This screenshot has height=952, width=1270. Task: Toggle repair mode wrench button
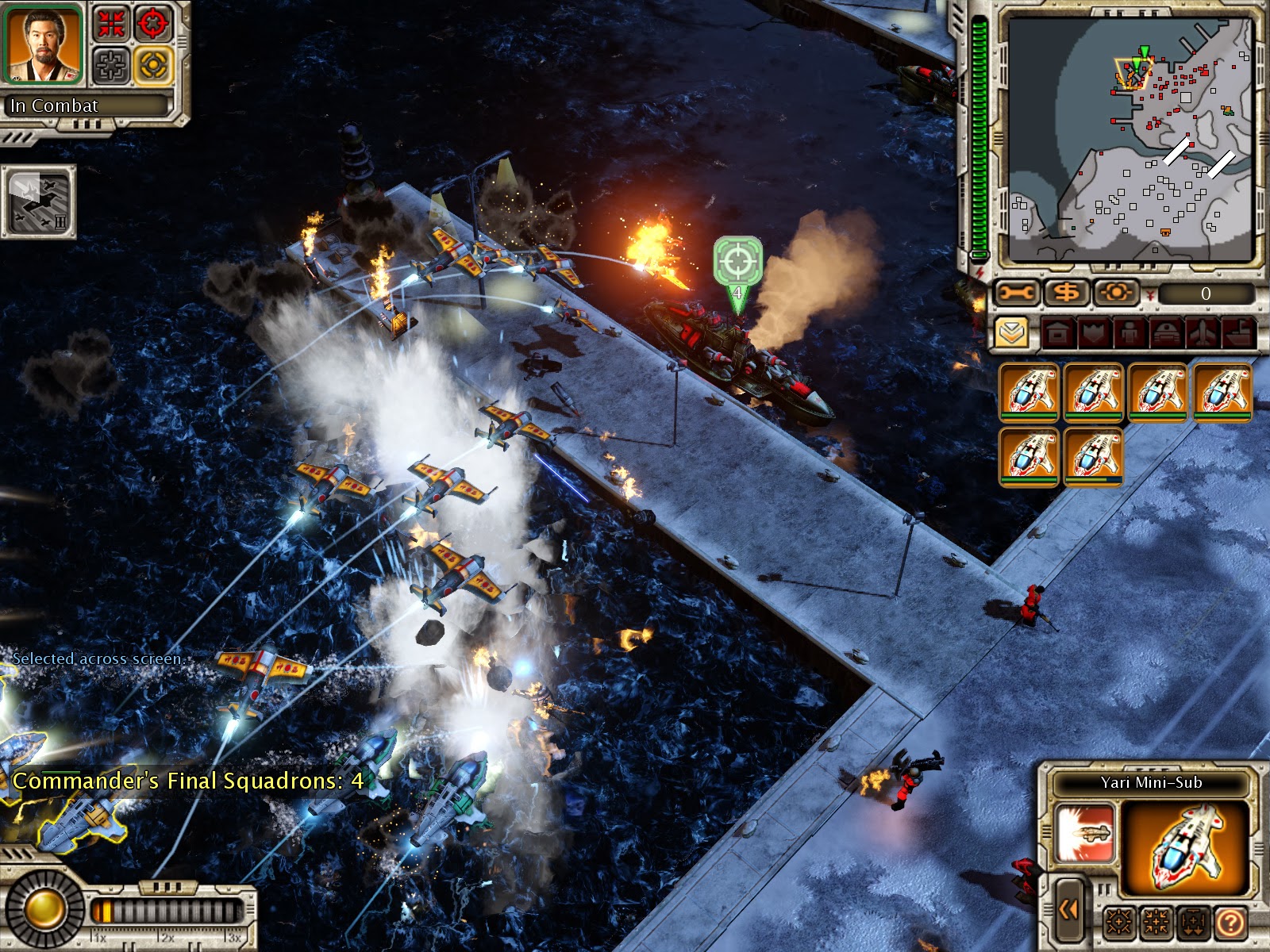(1017, 294)
